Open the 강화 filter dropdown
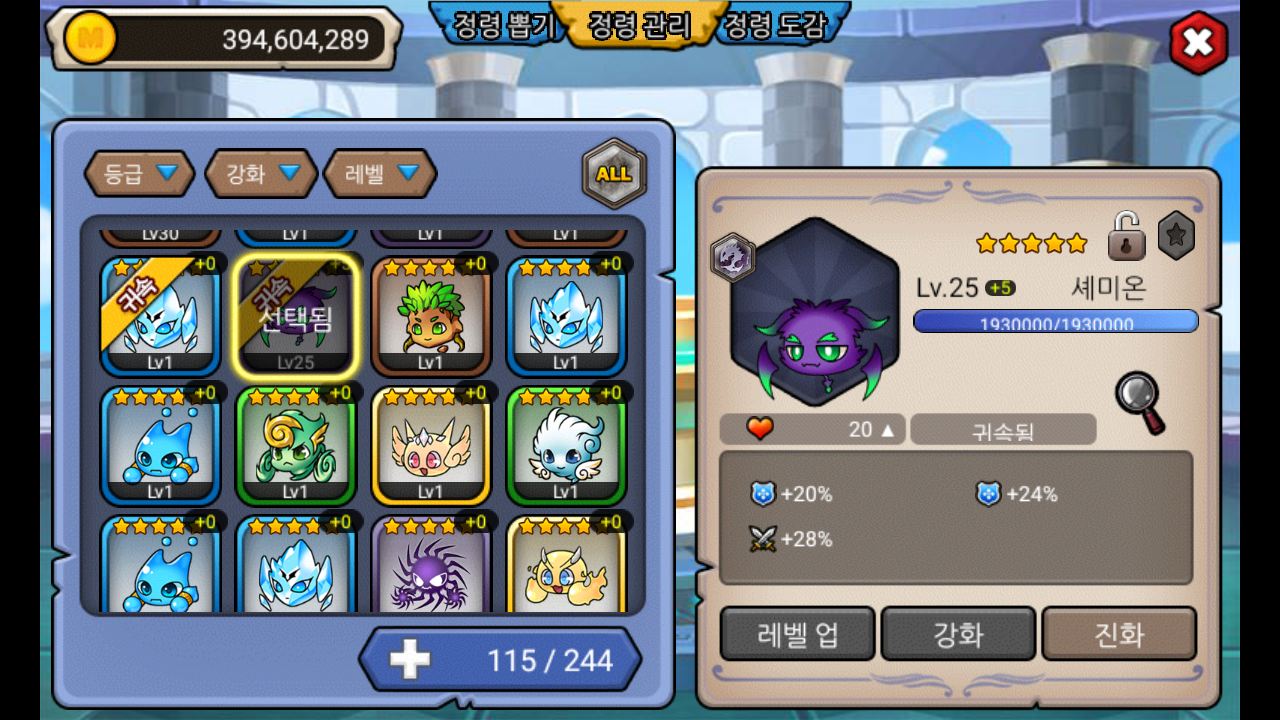 pyautogui.click(x=261, y=174)
